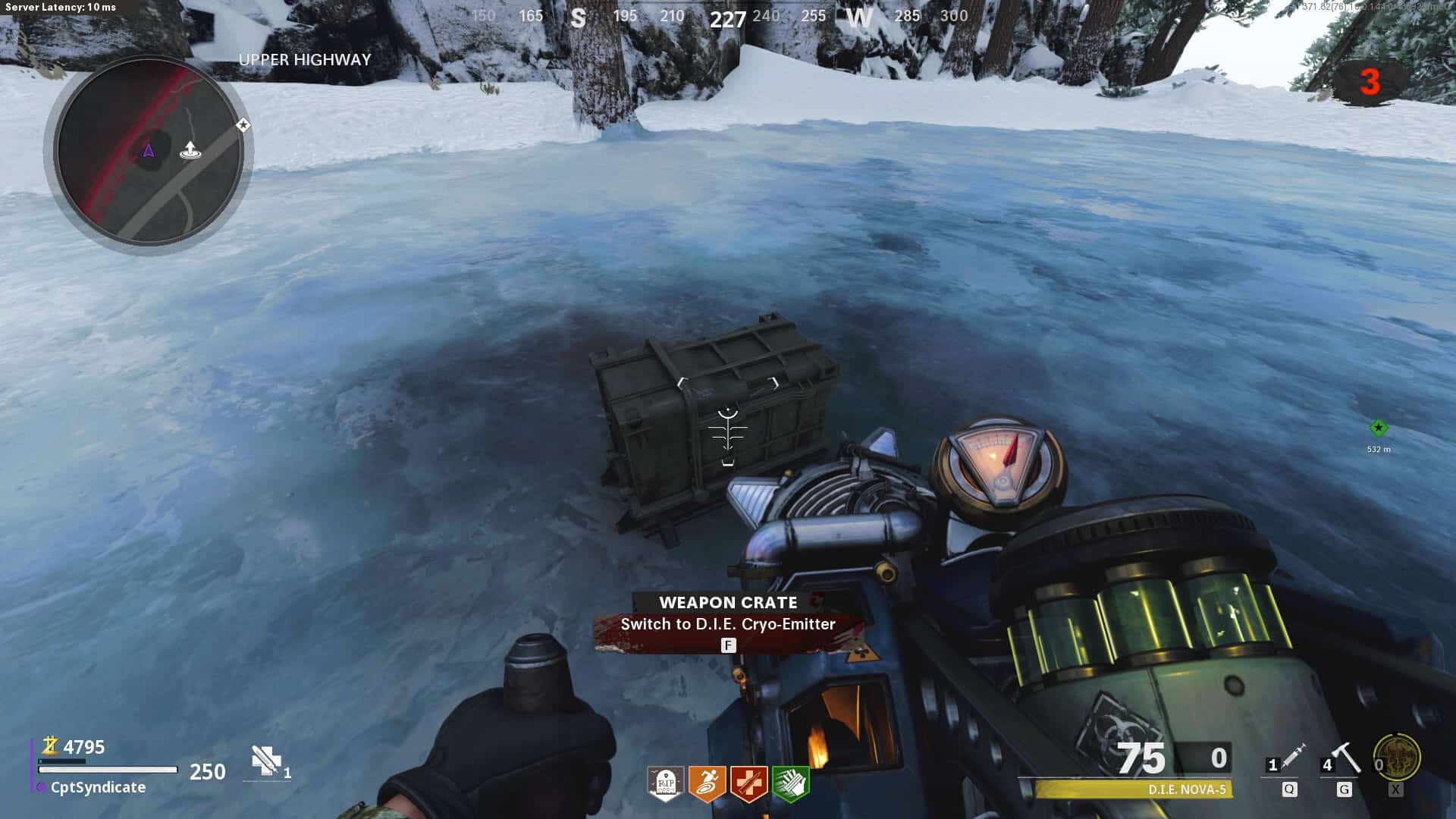Click the diamond waypoint on the minimap edge

[x=243, y=124]
